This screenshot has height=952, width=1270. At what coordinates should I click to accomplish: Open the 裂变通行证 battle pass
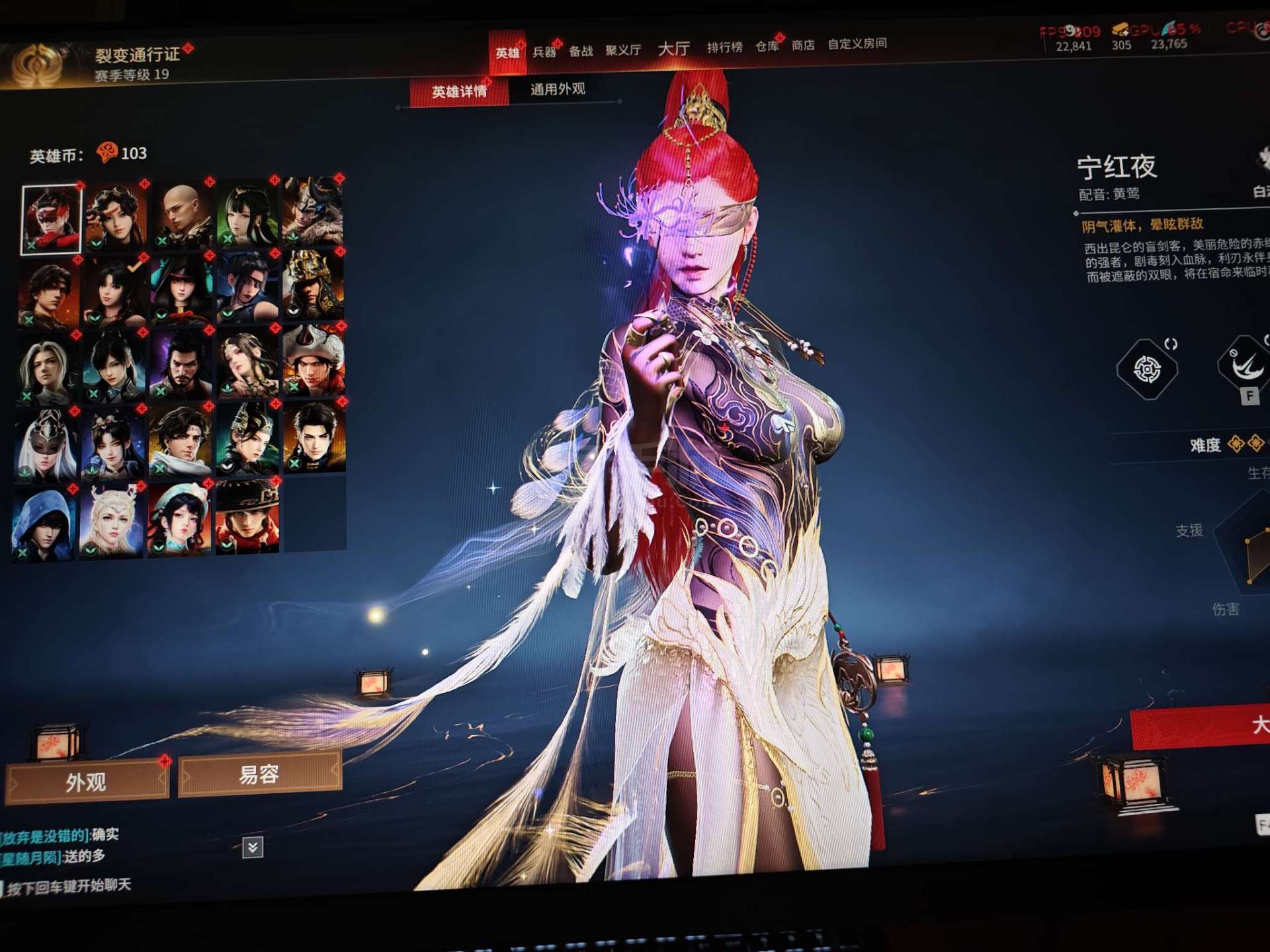[137, 55]
